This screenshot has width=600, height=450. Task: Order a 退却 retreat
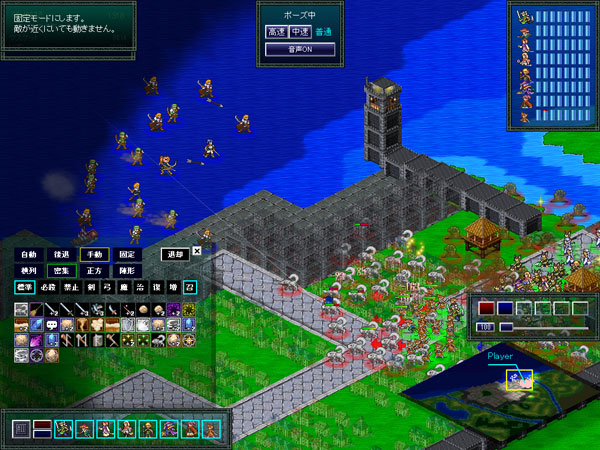174,254
